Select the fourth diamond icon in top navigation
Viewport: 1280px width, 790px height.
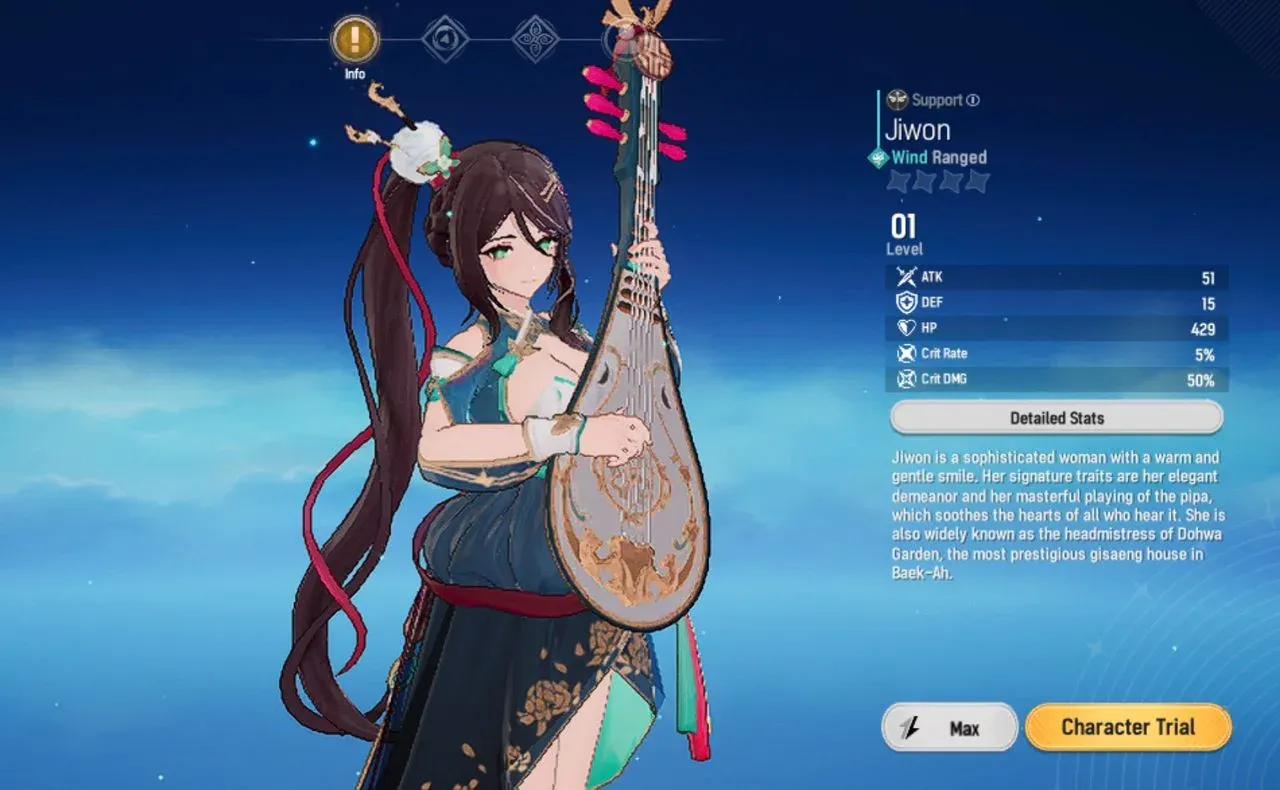pos(625,38)
